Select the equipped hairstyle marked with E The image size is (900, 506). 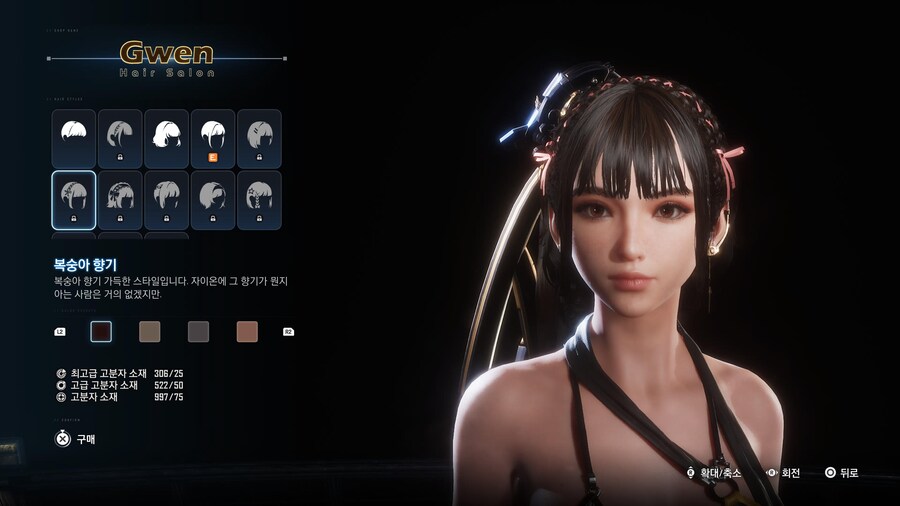point(212,138)
